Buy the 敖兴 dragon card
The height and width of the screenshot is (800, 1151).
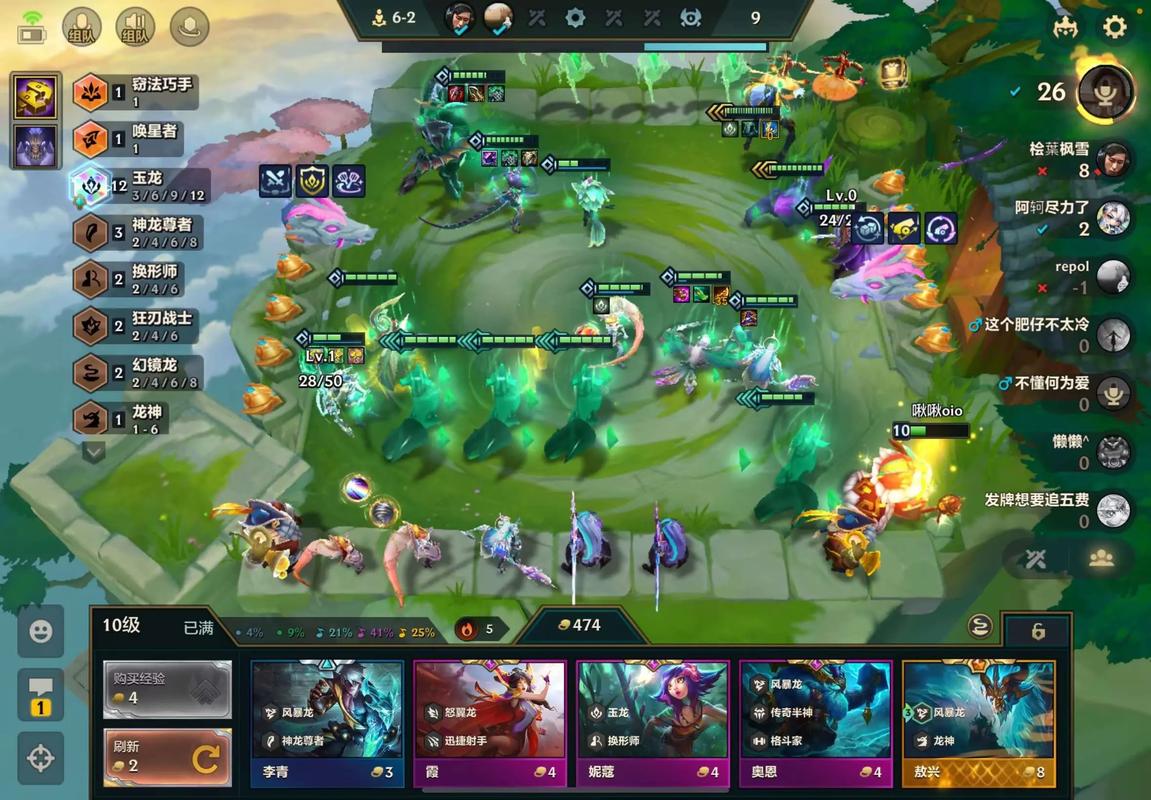(x=978, y=722)
